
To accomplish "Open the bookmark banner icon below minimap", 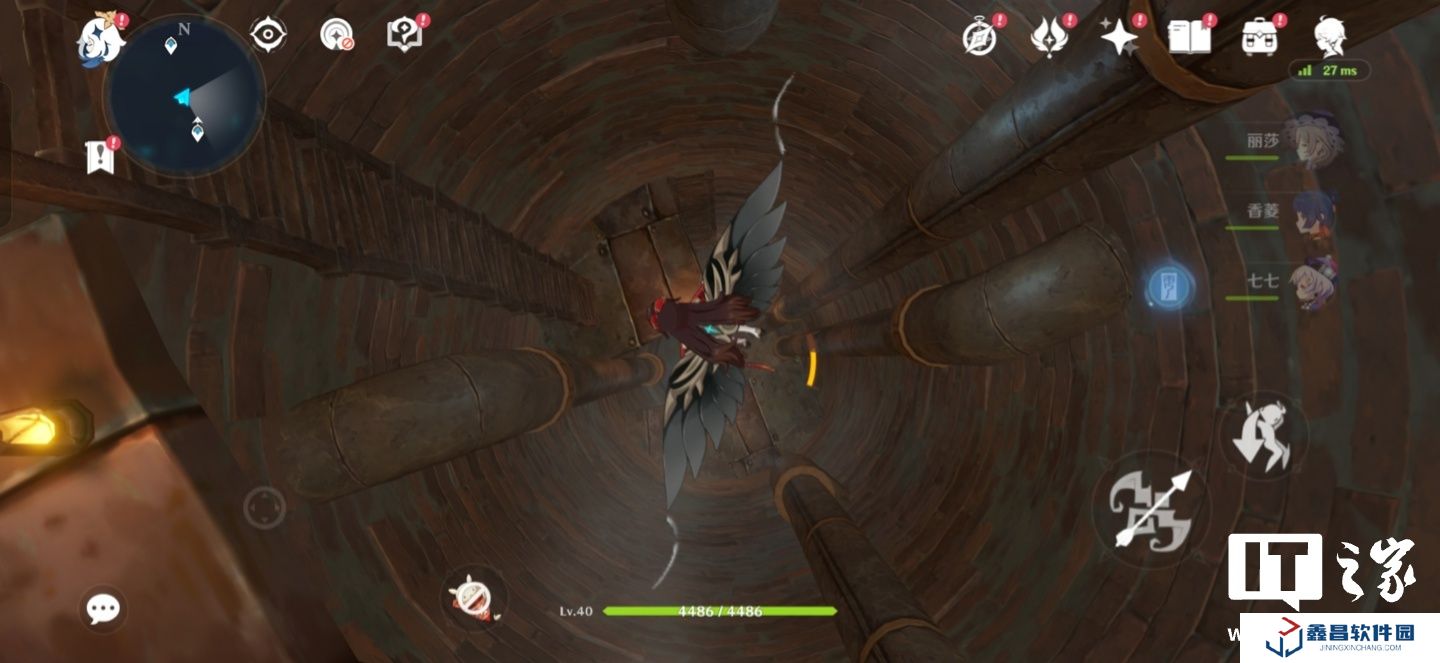I will [99, 156].
